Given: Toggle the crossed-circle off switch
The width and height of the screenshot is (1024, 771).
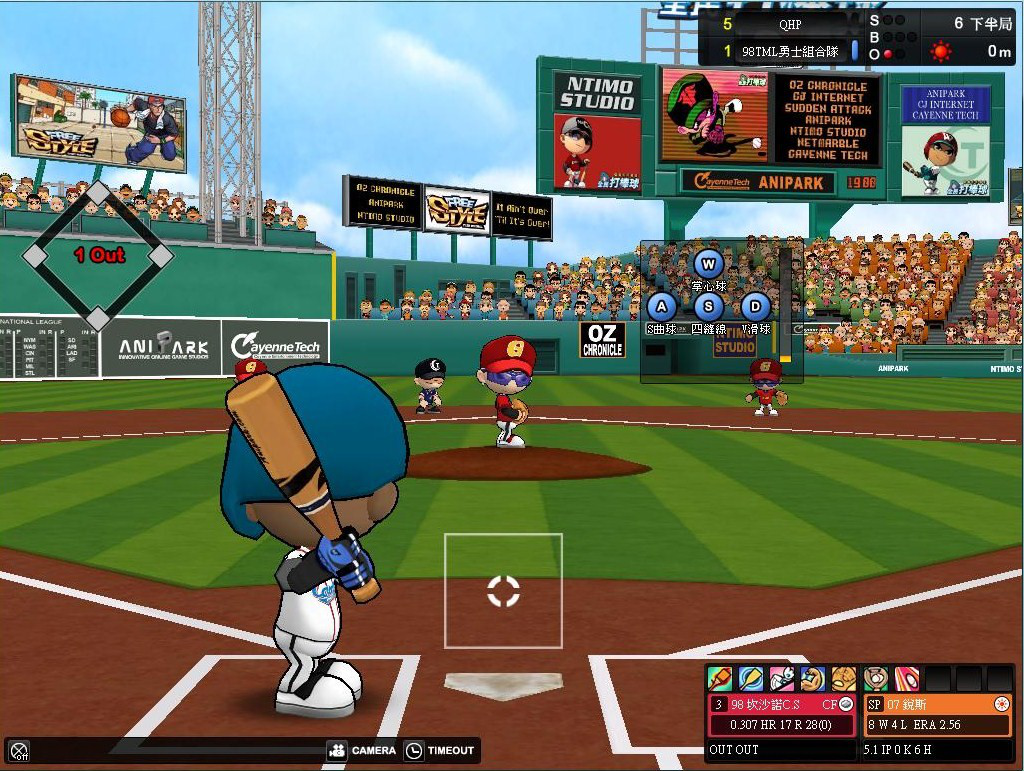Looking at the screenshot, I should [18, 750].
